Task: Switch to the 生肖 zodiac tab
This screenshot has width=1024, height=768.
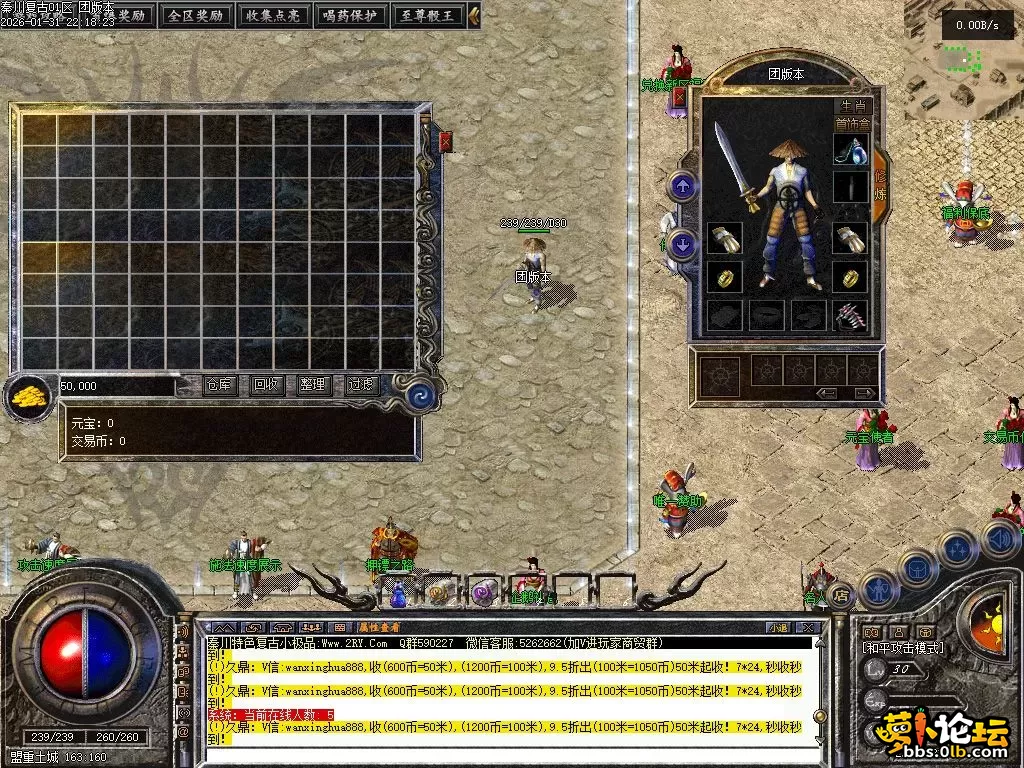Action: pos(853,106)
